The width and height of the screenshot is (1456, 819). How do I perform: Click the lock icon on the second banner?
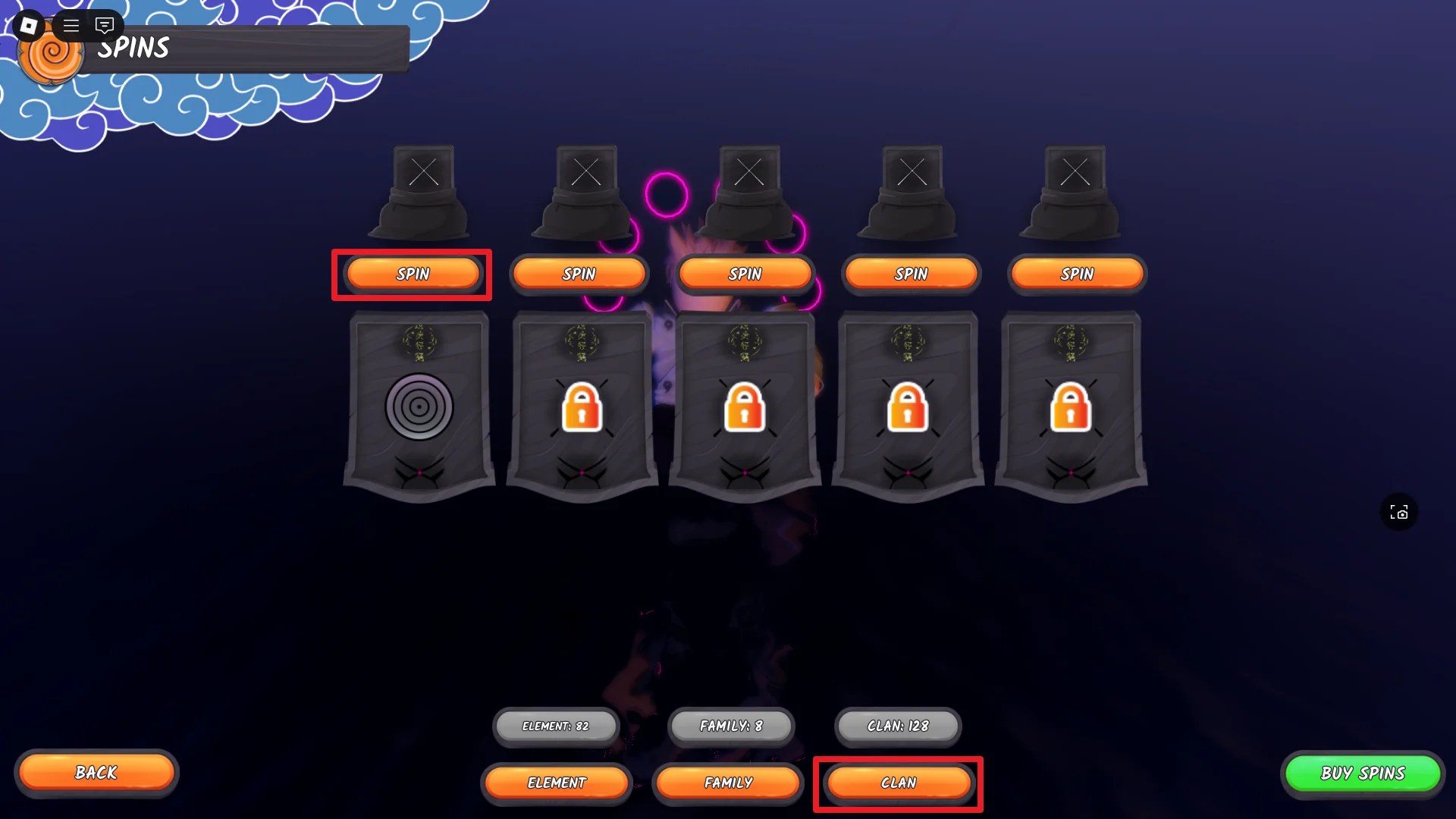pos(581,409)
